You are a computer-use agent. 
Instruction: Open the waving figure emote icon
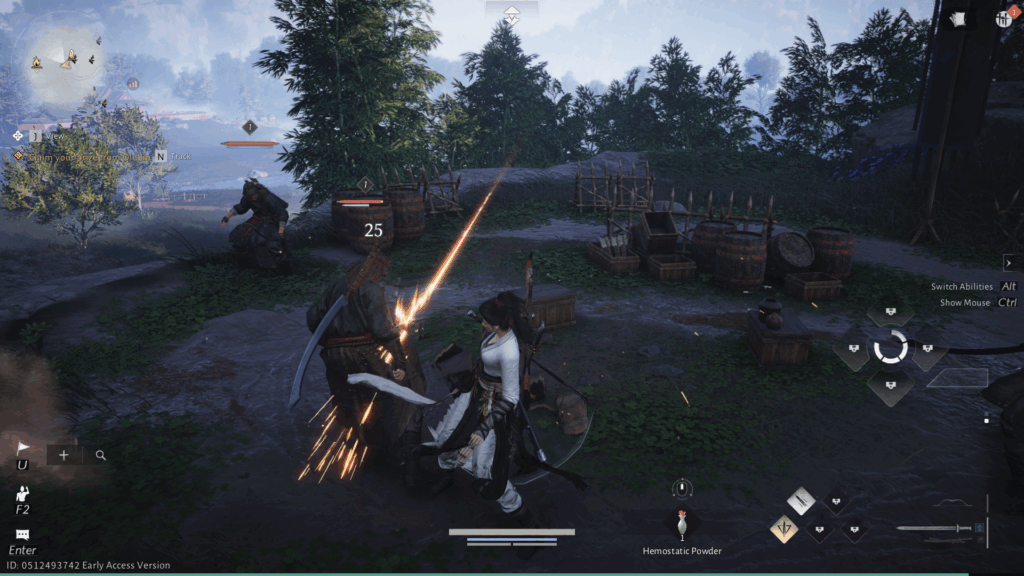(22, 494)
